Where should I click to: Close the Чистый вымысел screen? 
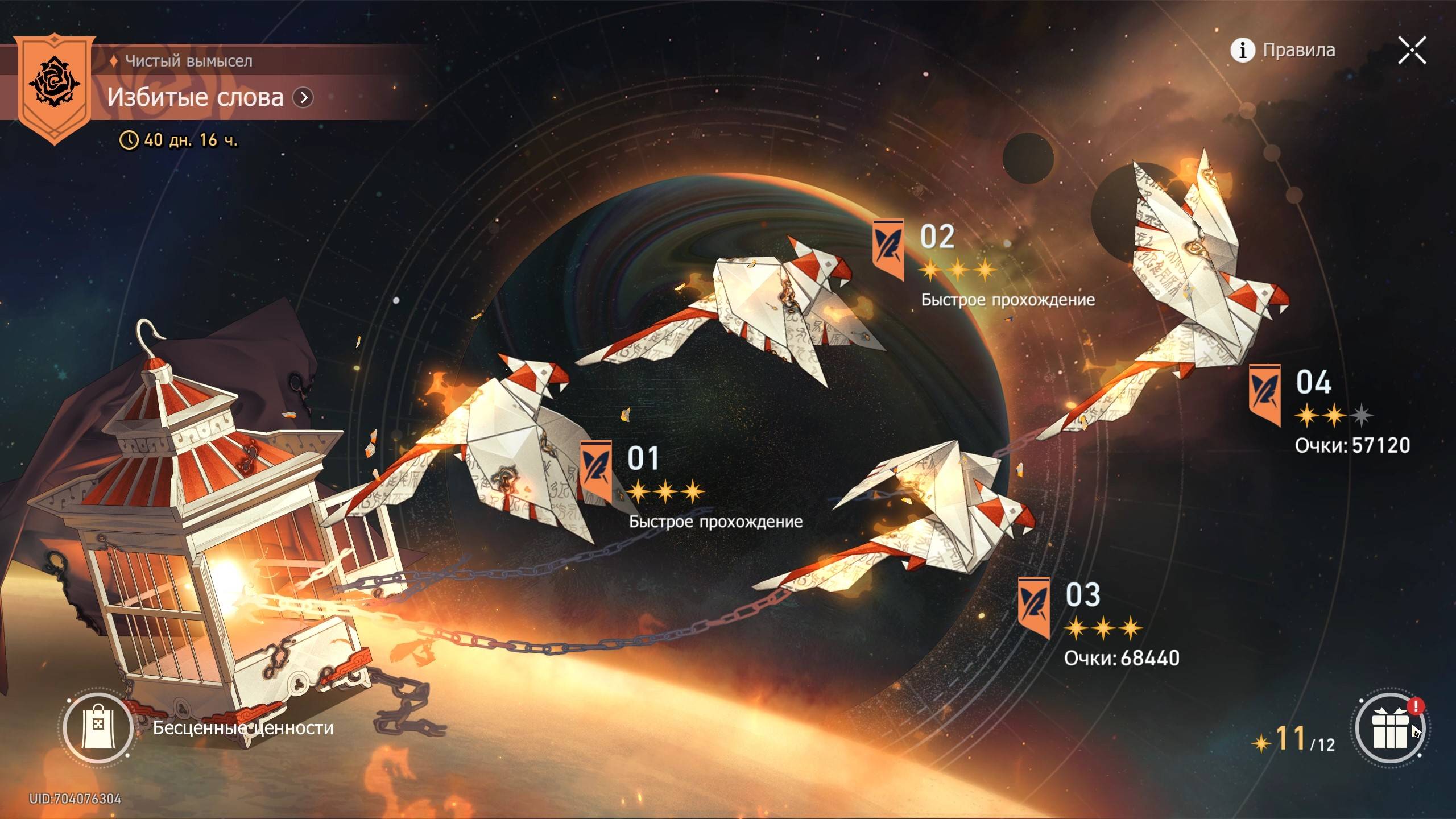click(1412, 50)
